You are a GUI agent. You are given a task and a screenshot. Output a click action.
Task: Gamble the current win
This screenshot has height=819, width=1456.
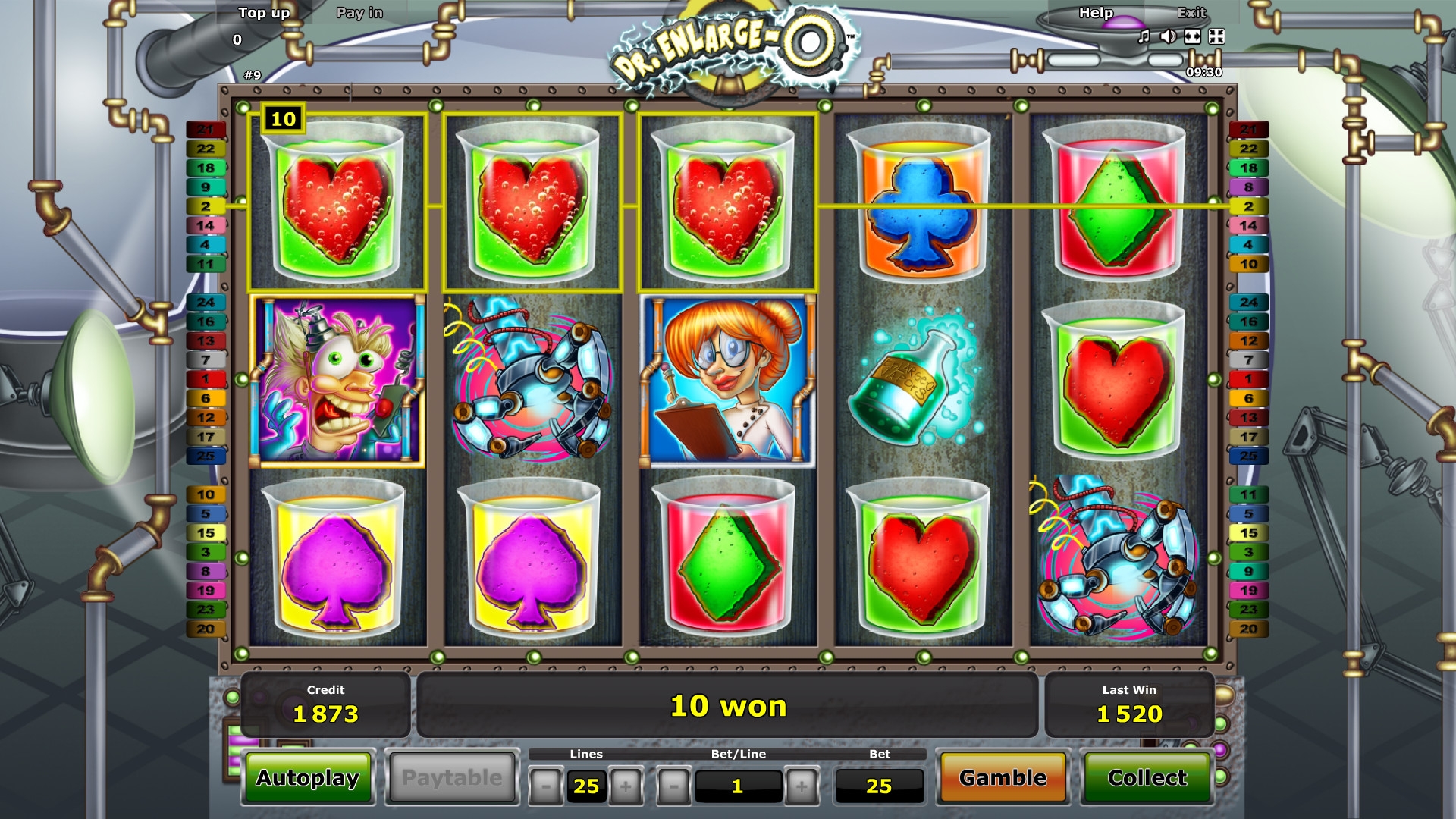(x=1003, y=778)
